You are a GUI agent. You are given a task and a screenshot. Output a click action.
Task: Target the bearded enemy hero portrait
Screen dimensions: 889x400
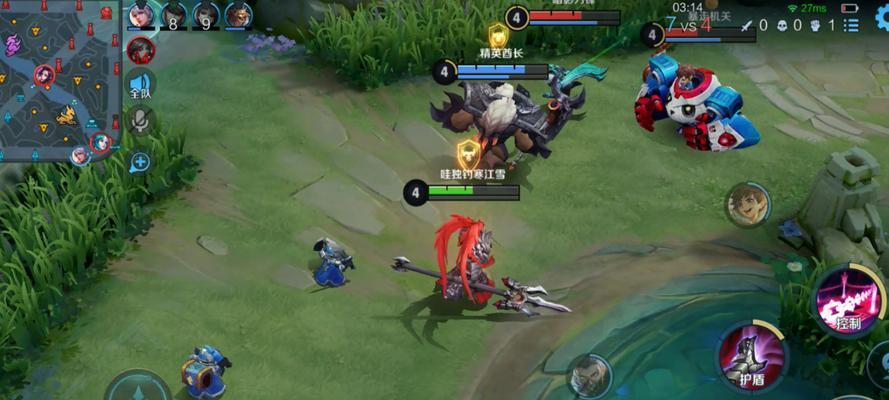coord(589,376)
